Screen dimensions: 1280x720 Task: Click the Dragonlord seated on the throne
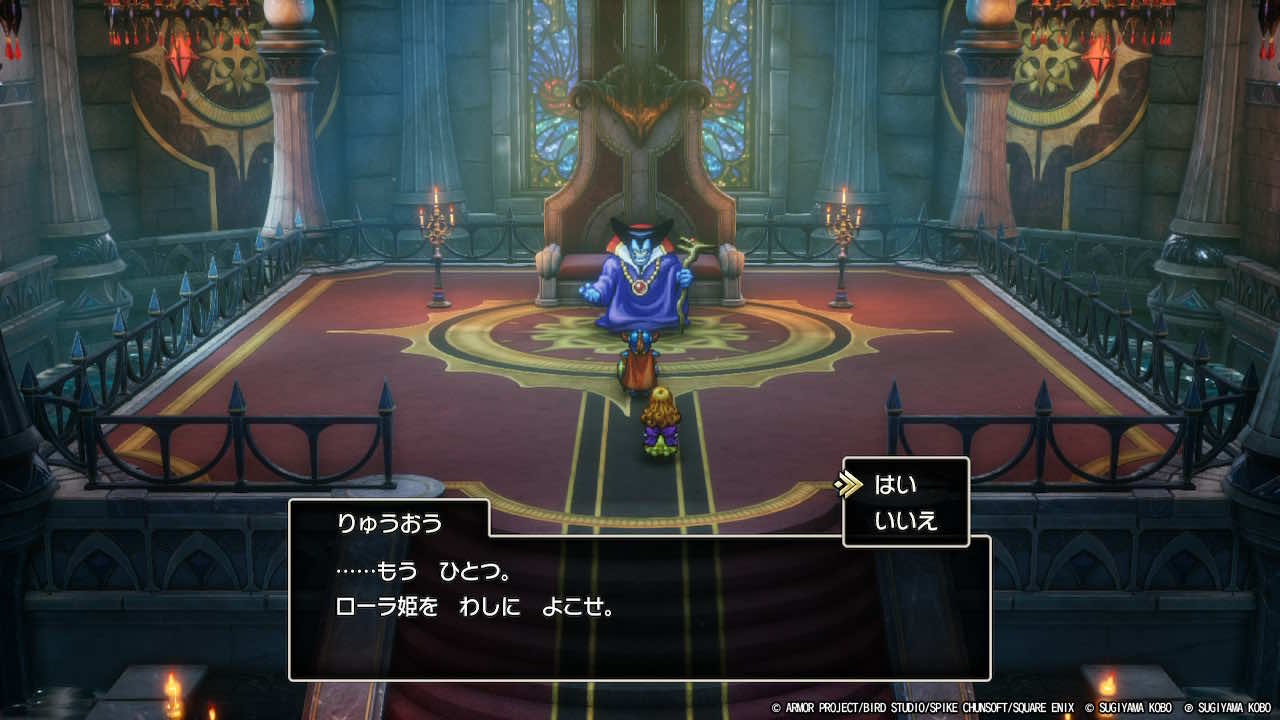pyautogui.click(x=640, y=280)
